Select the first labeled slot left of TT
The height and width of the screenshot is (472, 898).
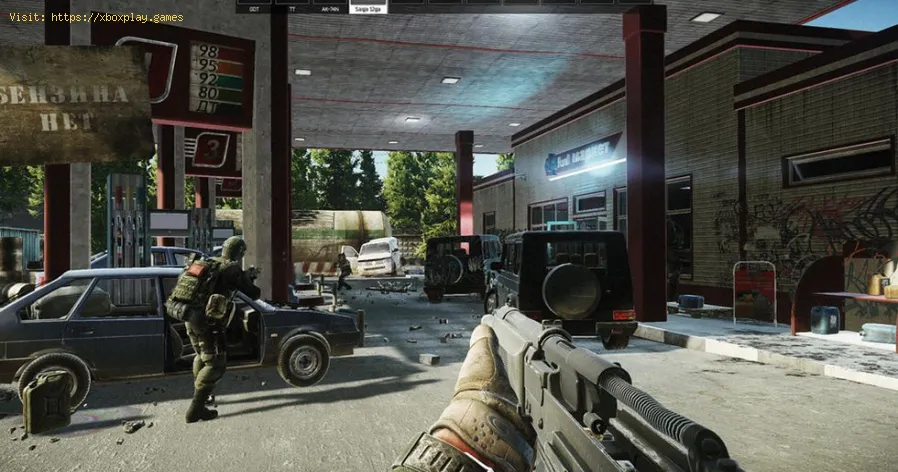click(x=255, y=7)
